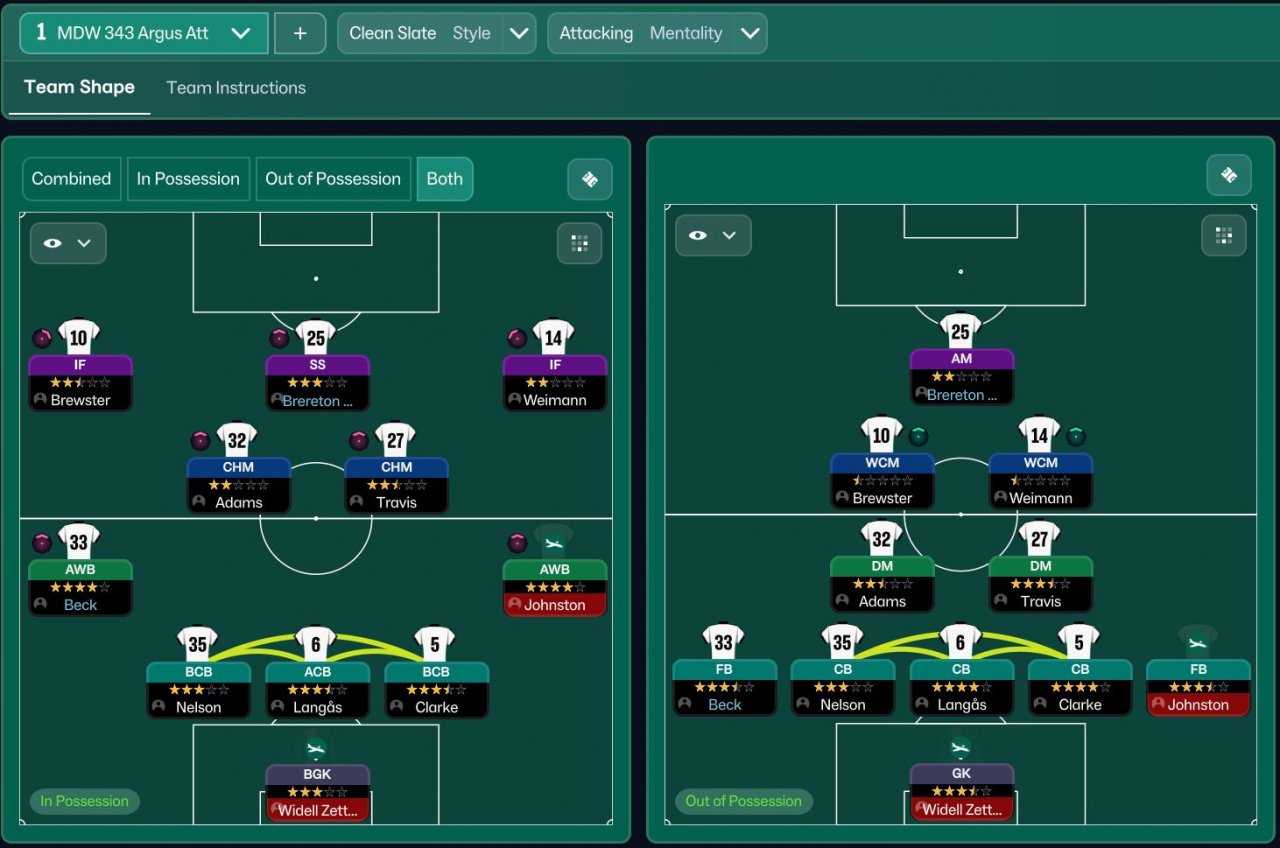Select Brereton's SS player card
The height and width of the screenshot is (848, 1280).
point(318,382)
